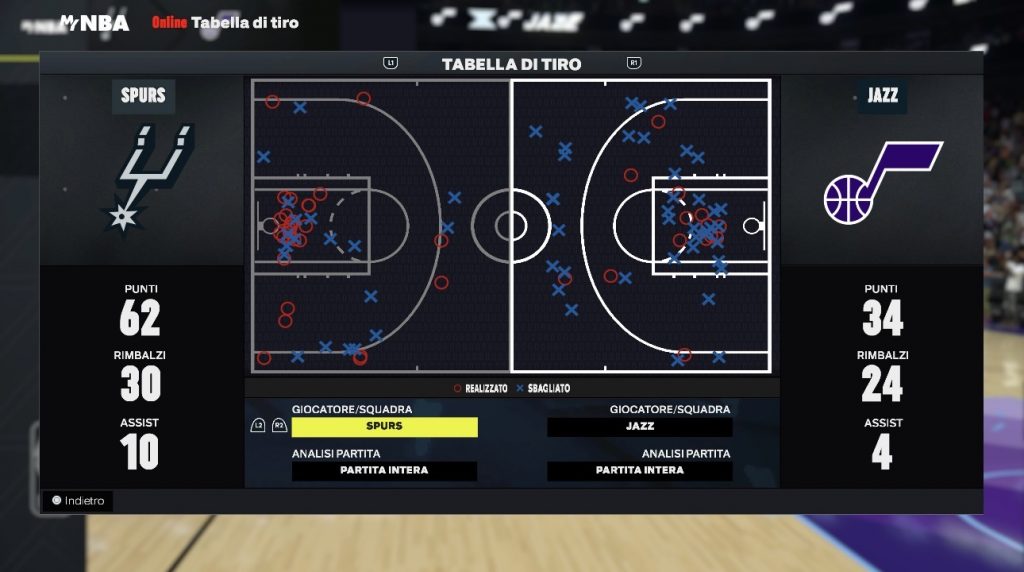Change the Jazz PARTITA INTERA game analysis selector
1024x572 pixels.
(640, 471)
